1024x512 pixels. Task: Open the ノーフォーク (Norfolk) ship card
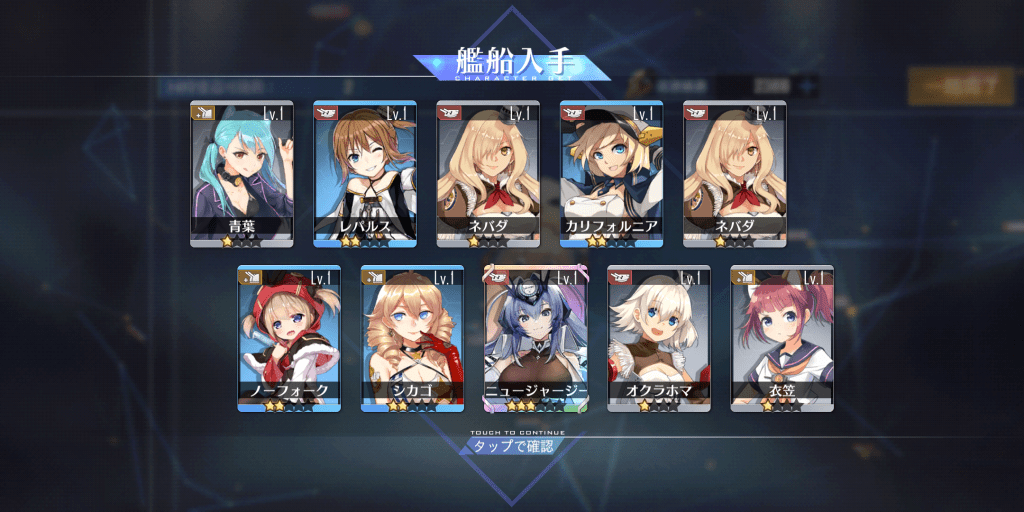[x=289, y=338]
